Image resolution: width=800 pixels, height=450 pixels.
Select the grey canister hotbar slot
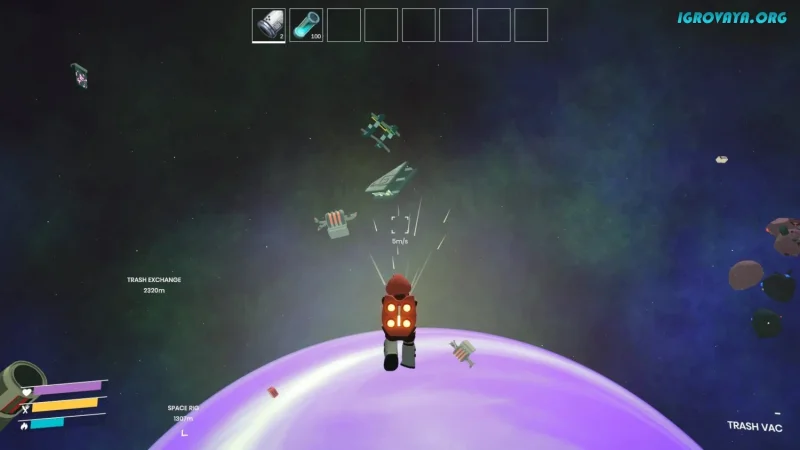tap(269, 25)
